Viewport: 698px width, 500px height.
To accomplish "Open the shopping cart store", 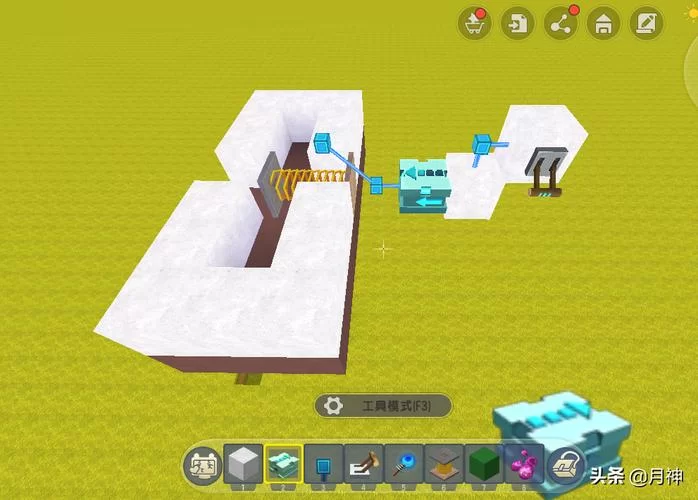I will 474,23.
